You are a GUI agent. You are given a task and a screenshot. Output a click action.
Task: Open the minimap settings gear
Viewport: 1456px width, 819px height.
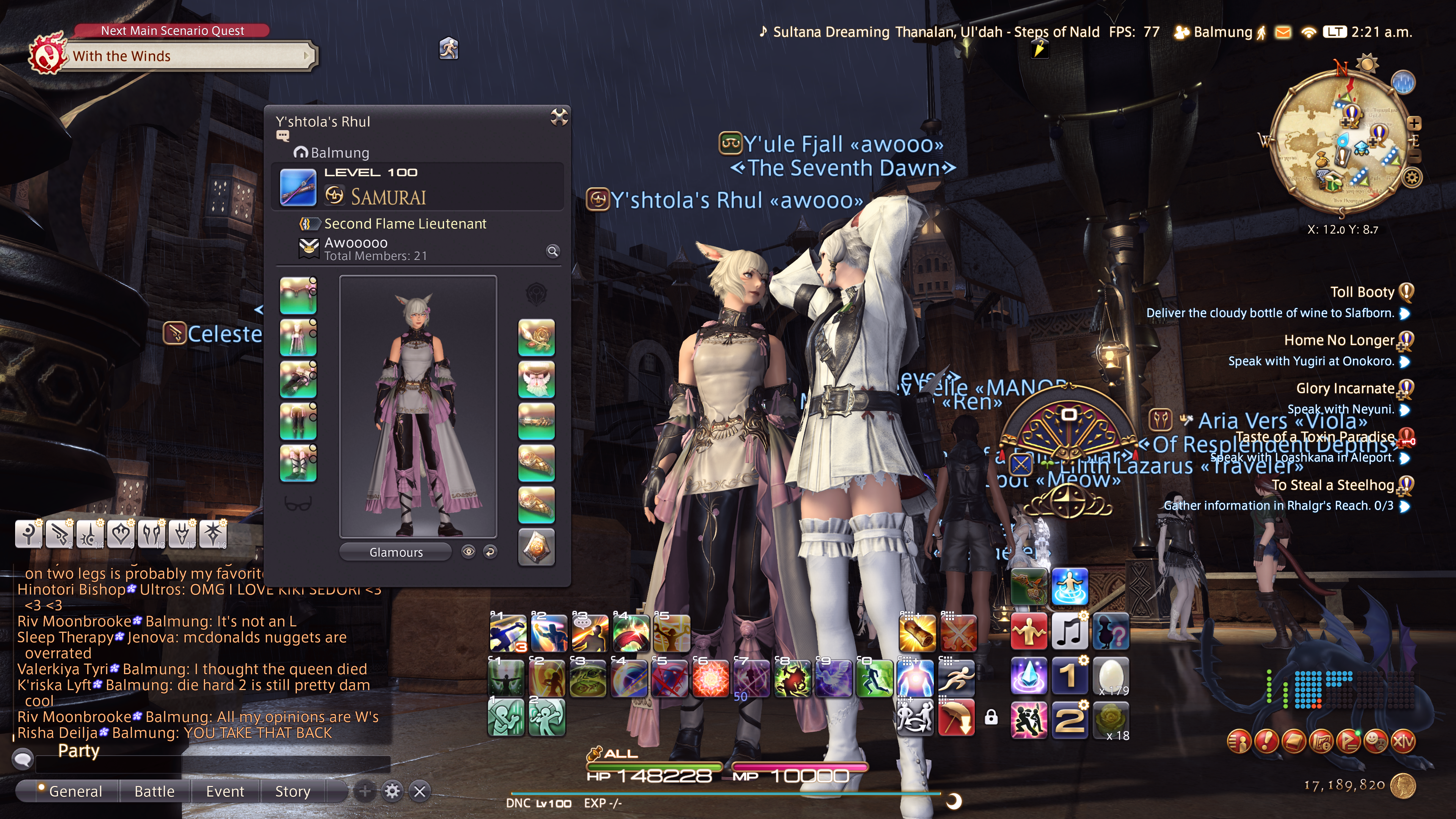click(1412, 177)
